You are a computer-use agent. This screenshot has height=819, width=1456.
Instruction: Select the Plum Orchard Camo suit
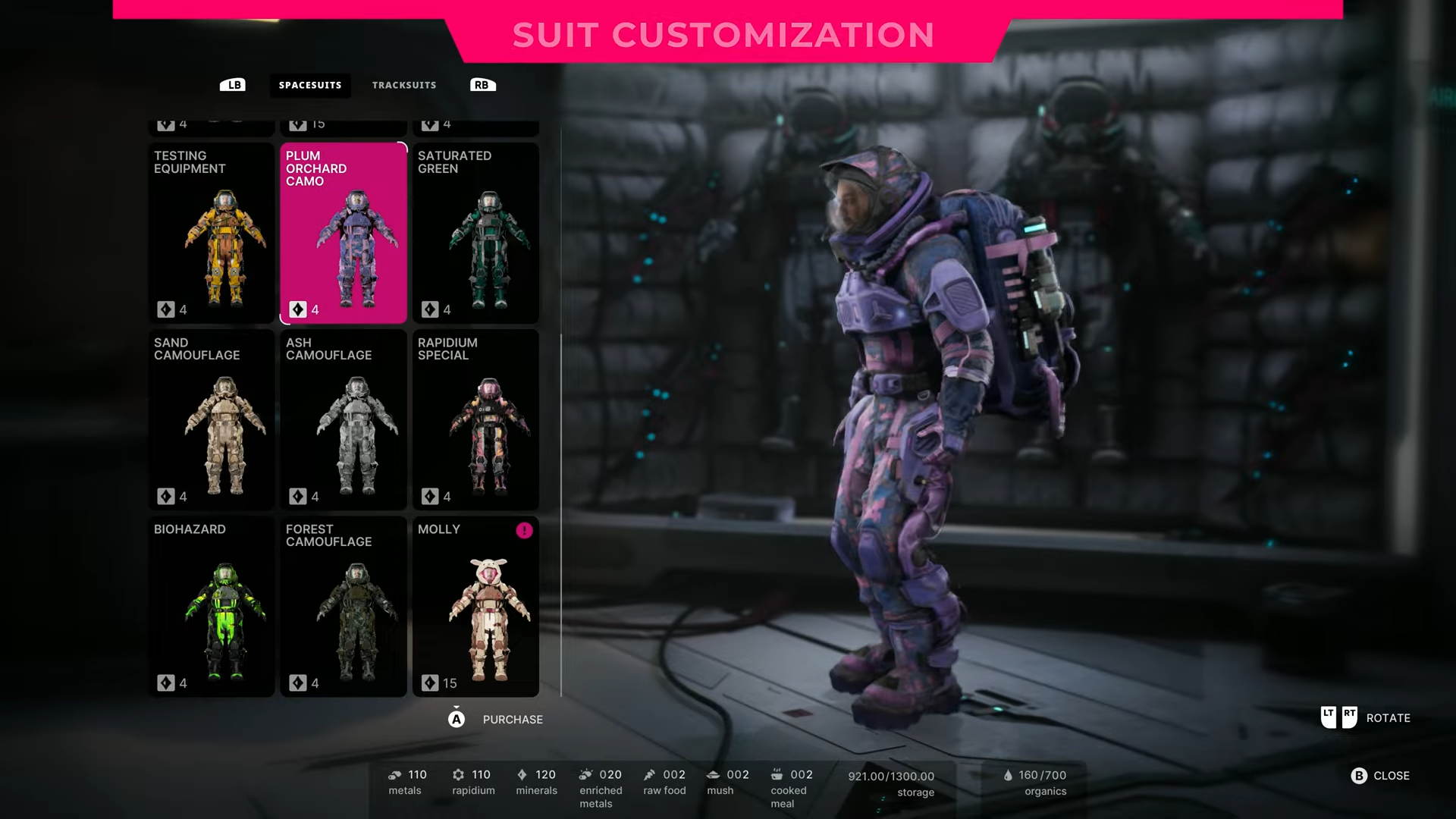(x=344, y=234)
